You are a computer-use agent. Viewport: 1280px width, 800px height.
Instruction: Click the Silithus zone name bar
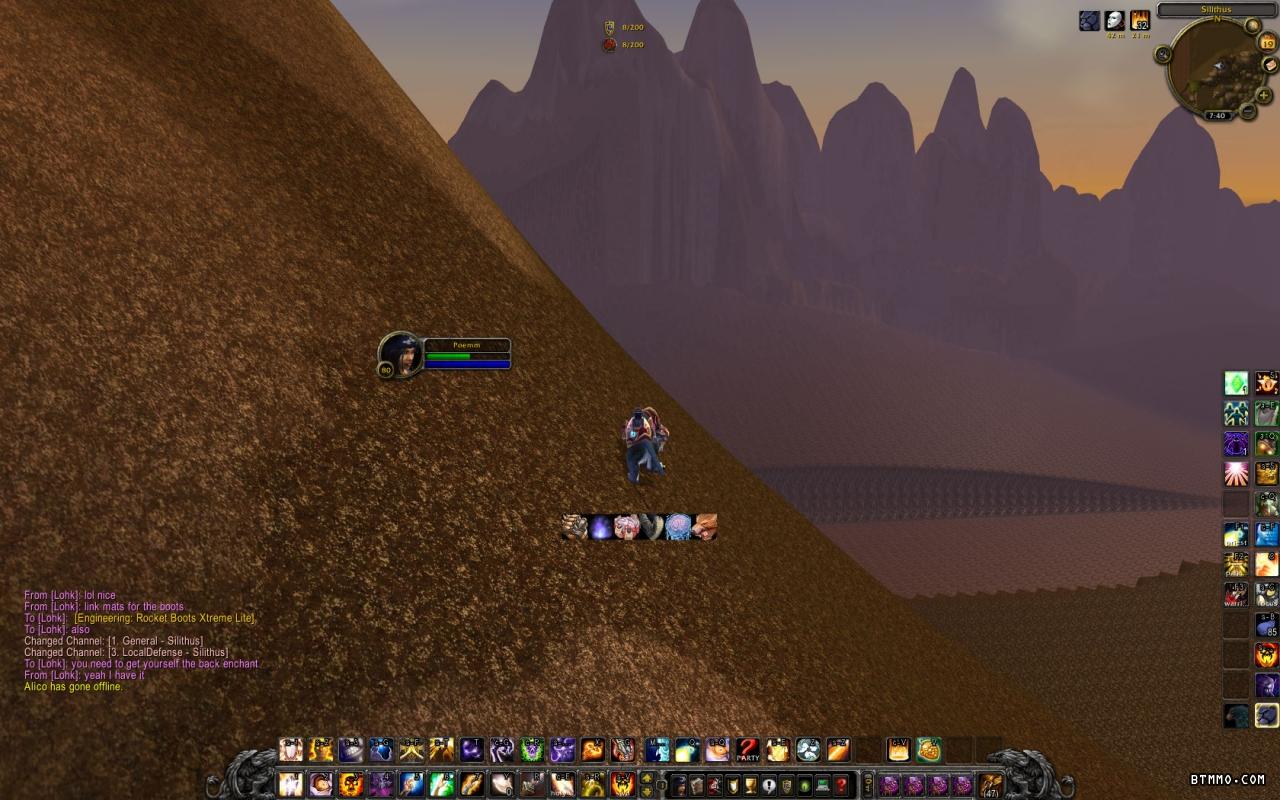[x=1216, y=9]
